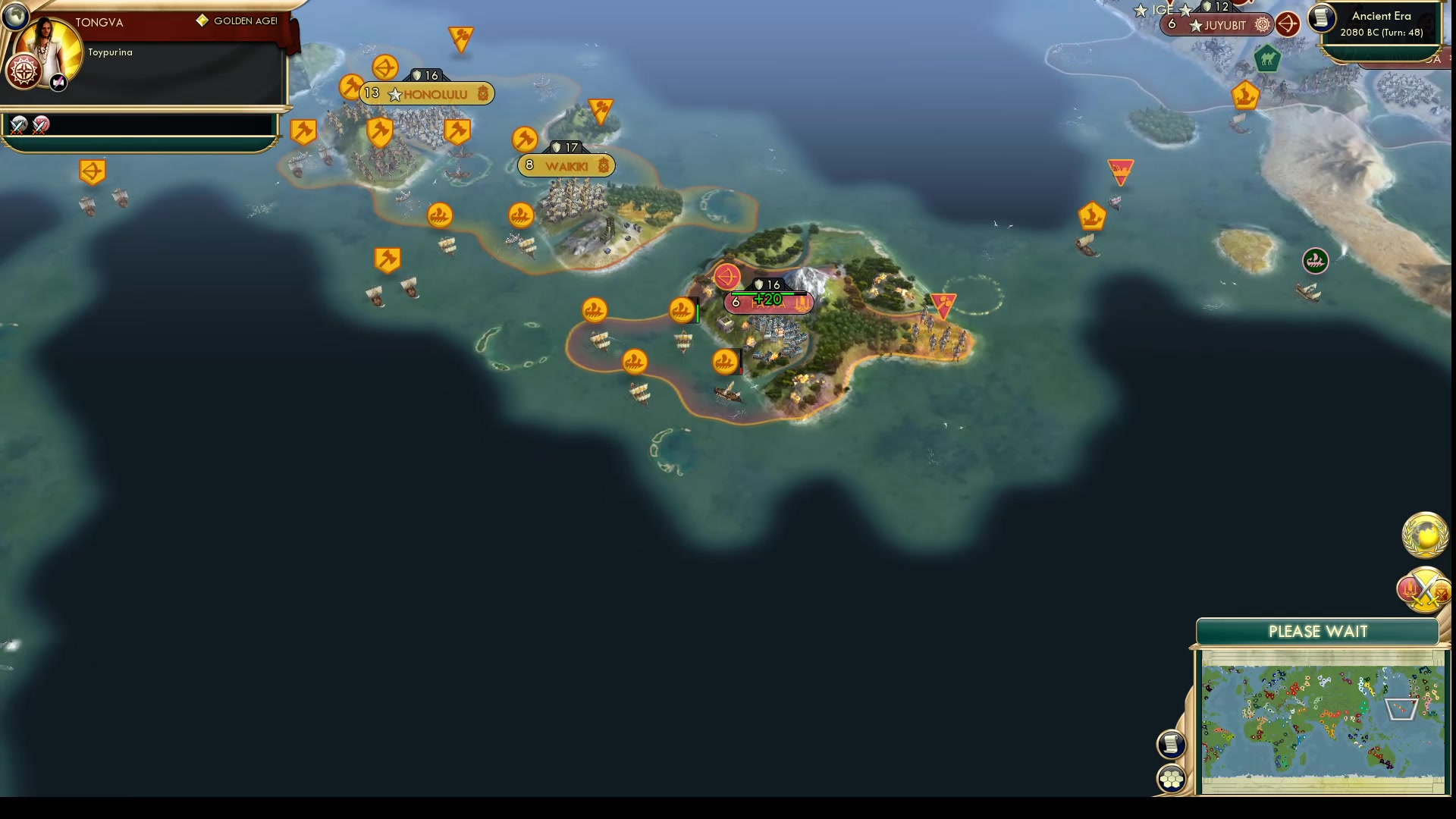Viewport: 1456px width, 819px height.
Task: Select the bow unit icon near the central city
Action: point(727,277)
